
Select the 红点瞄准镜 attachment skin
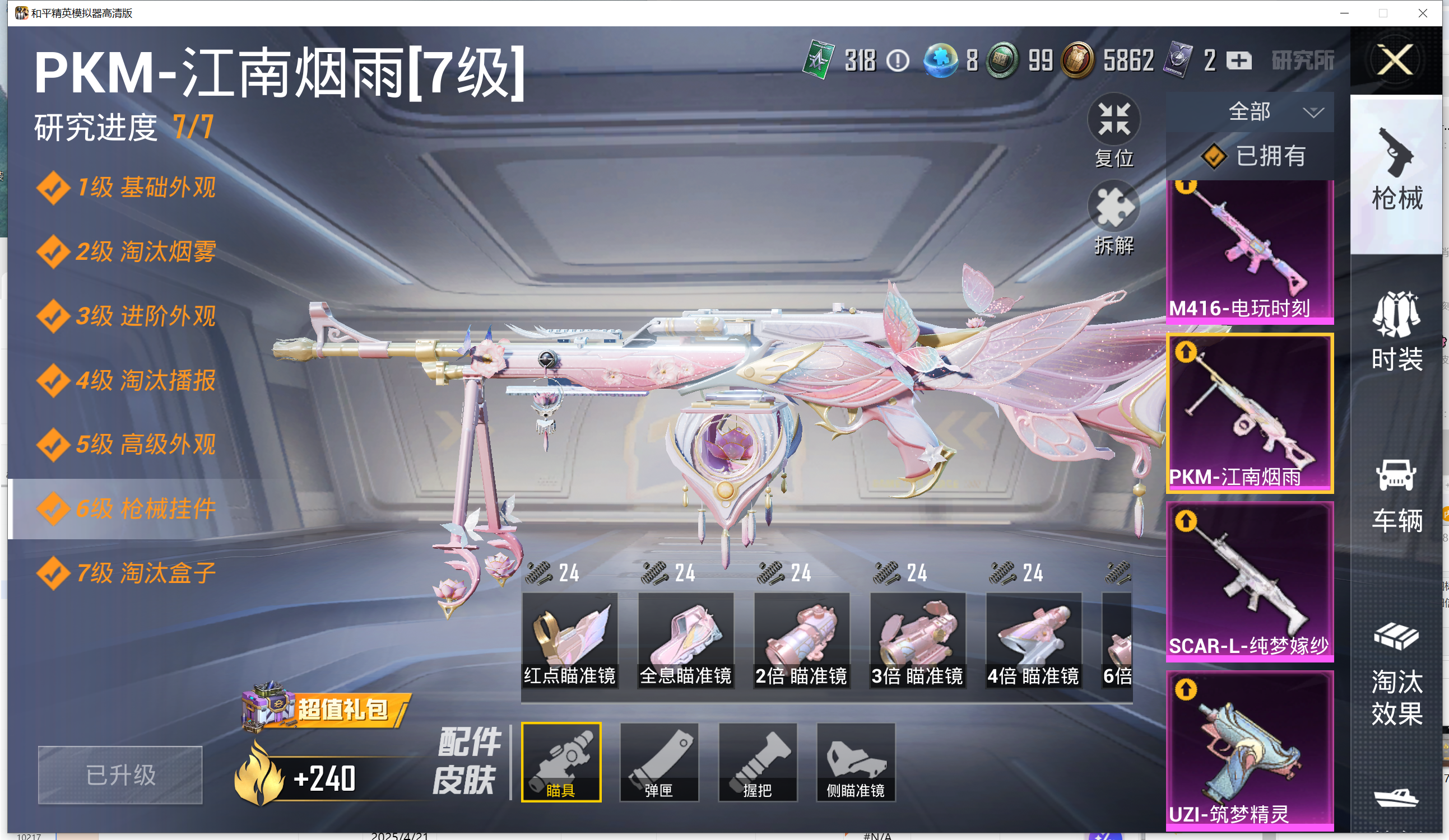pyautogui.click(x=569, y=640)
